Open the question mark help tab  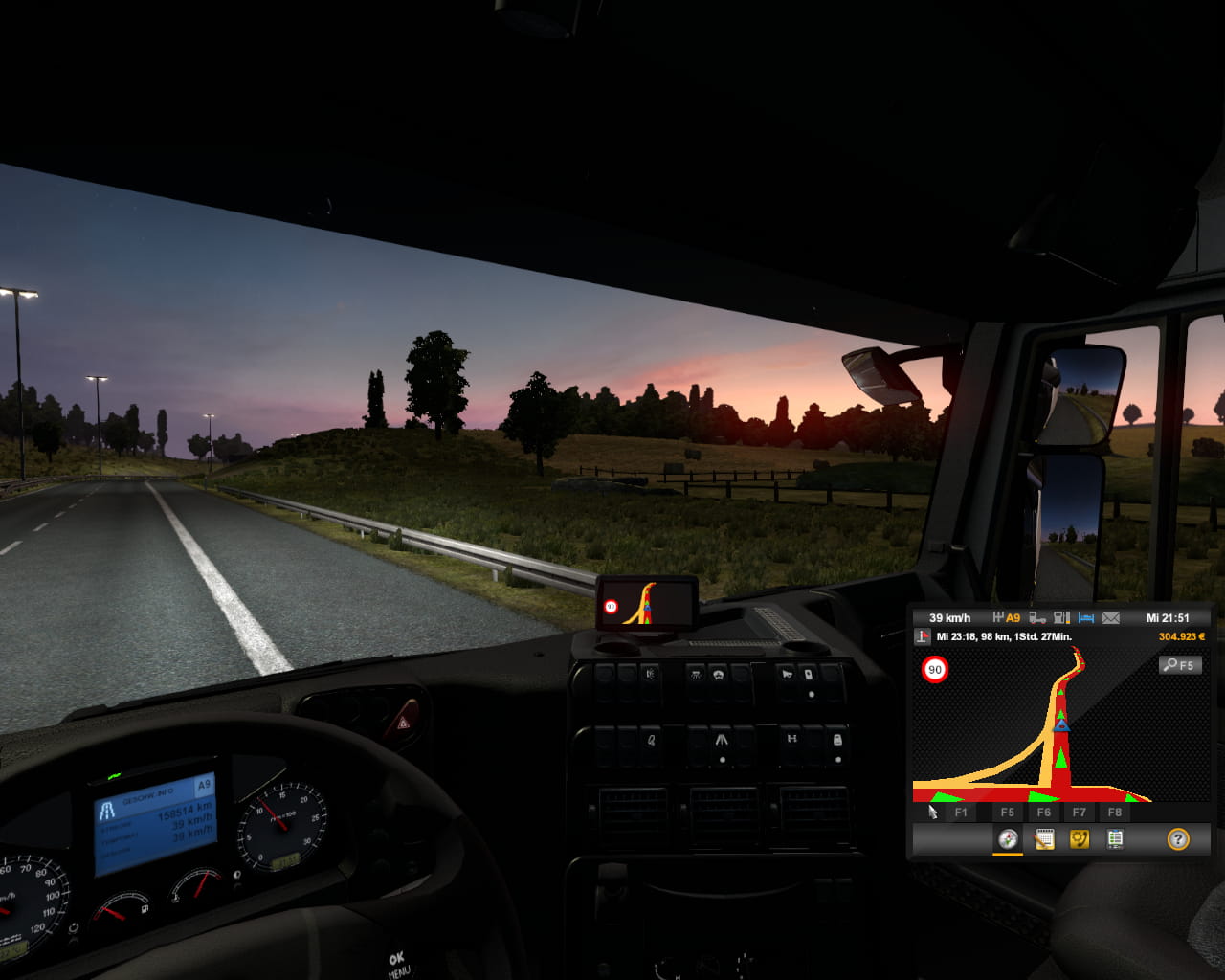tap(1178, 839)
